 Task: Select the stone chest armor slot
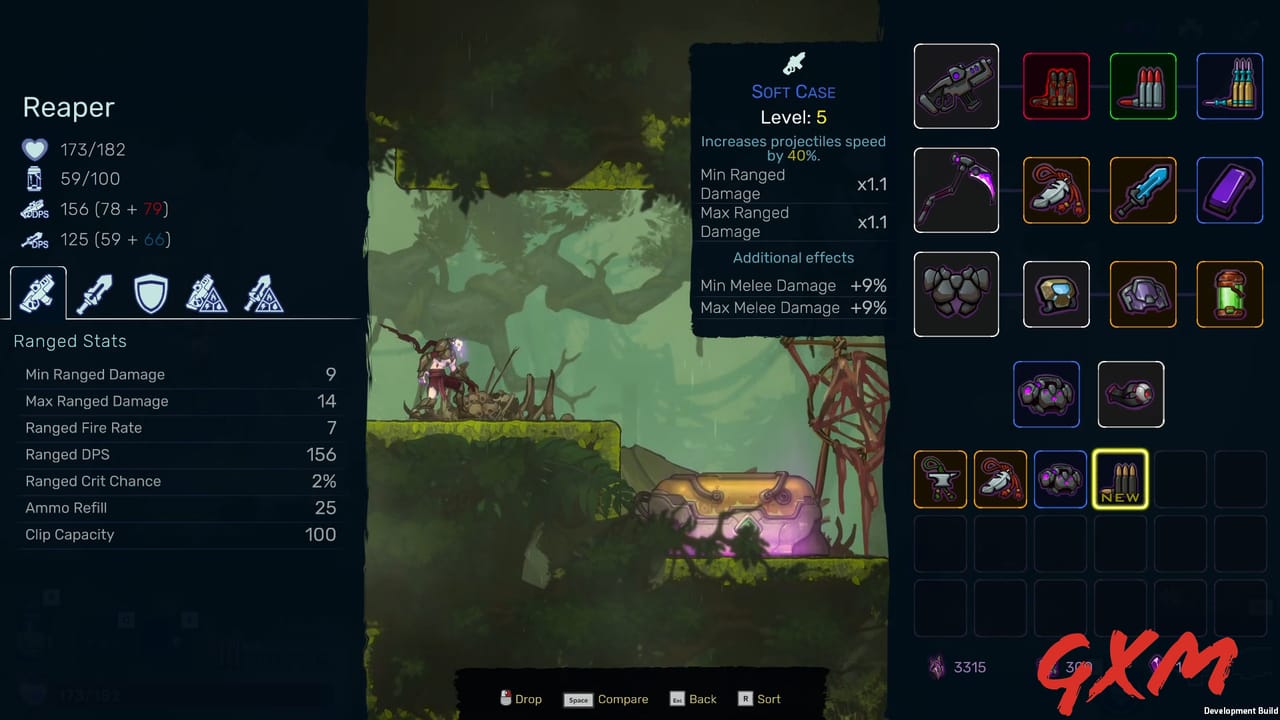956,294
